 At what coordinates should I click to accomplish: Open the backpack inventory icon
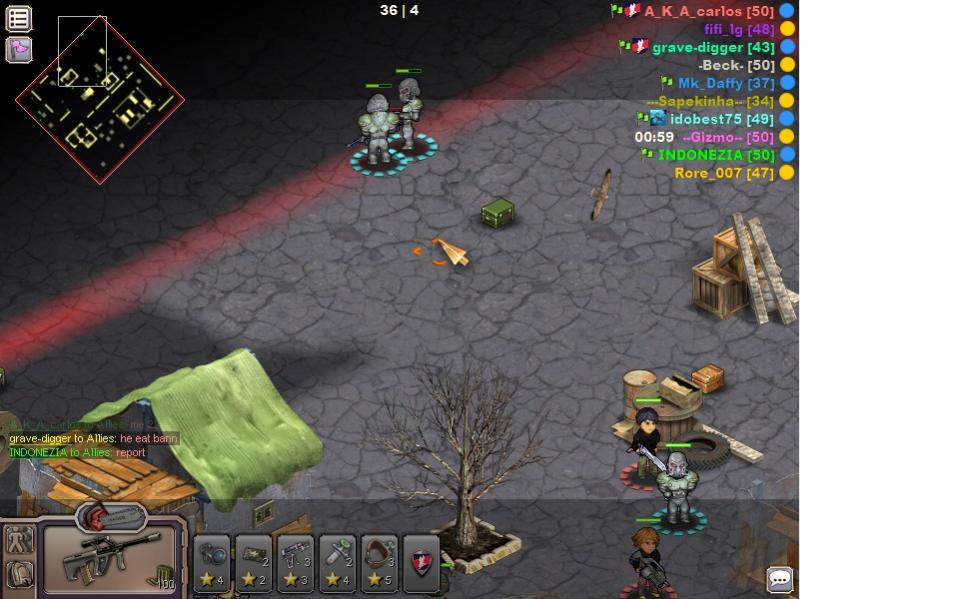[x=19, y=575]
